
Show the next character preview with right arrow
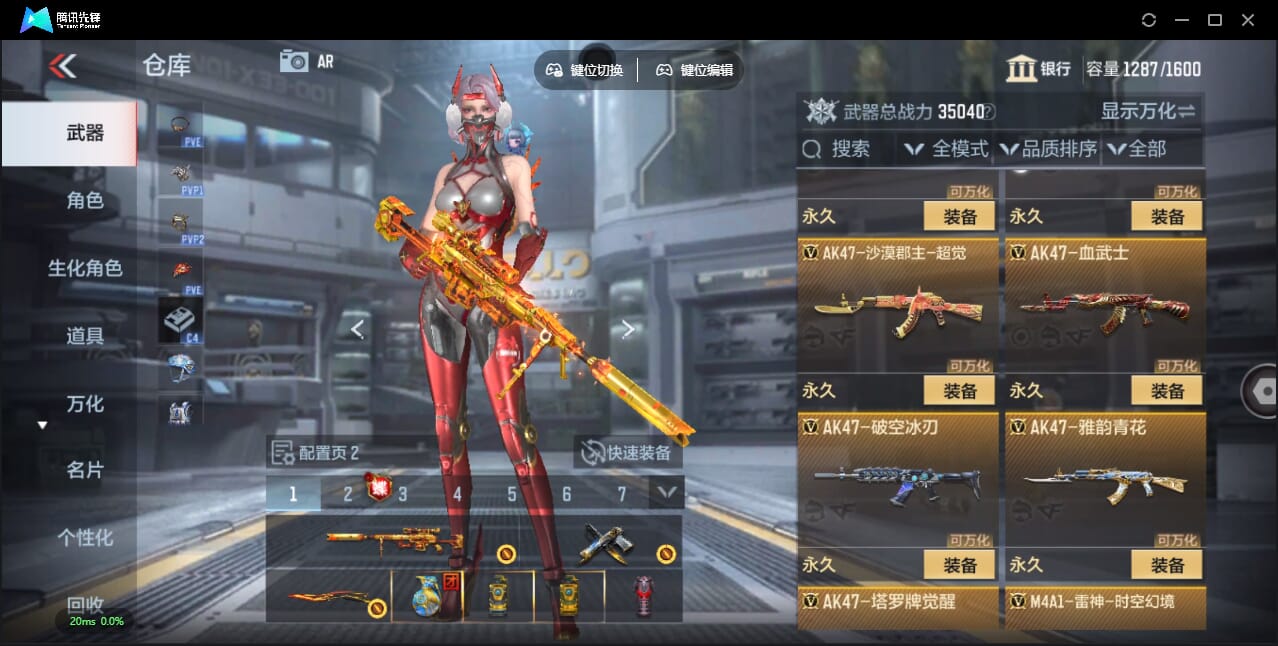pos(628,329)
